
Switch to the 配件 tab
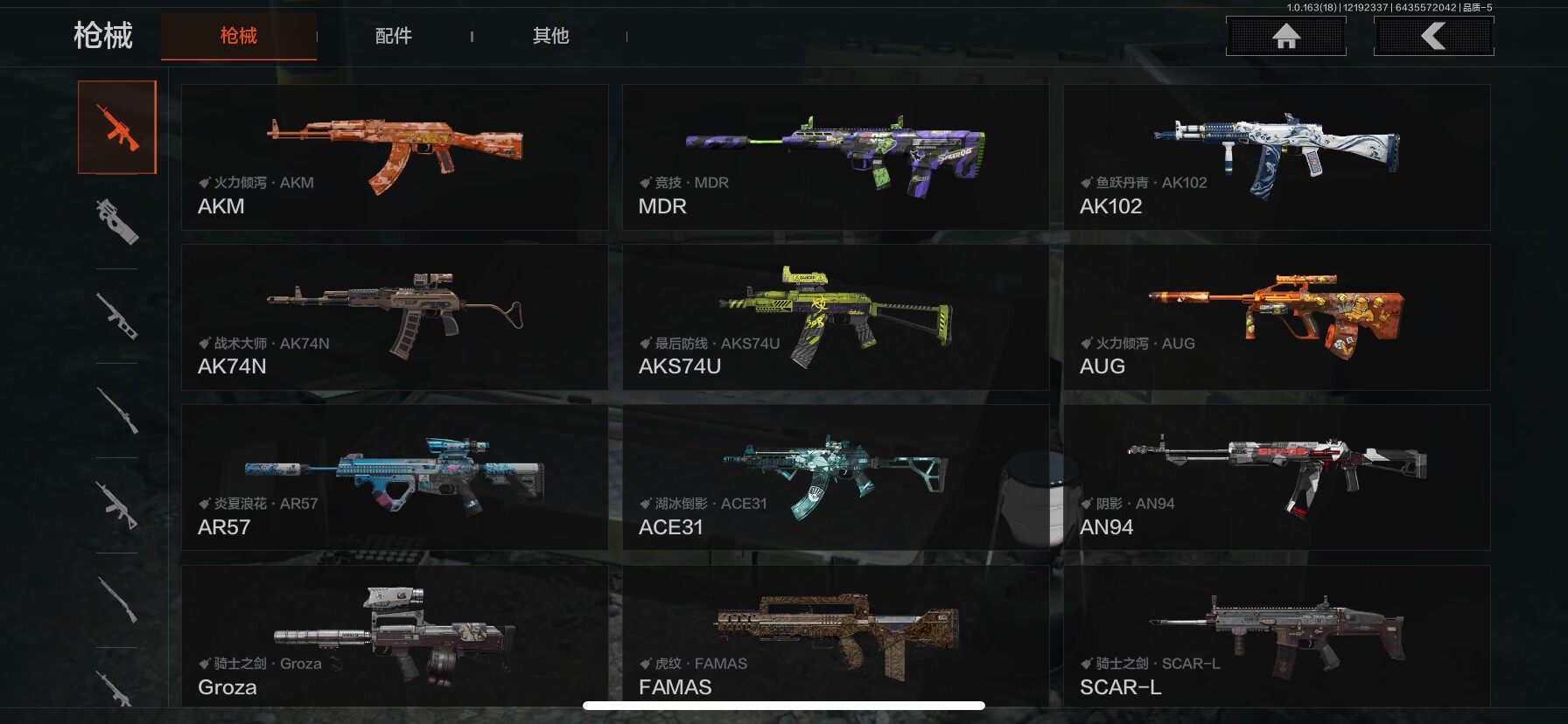click(x=394, y=36)
